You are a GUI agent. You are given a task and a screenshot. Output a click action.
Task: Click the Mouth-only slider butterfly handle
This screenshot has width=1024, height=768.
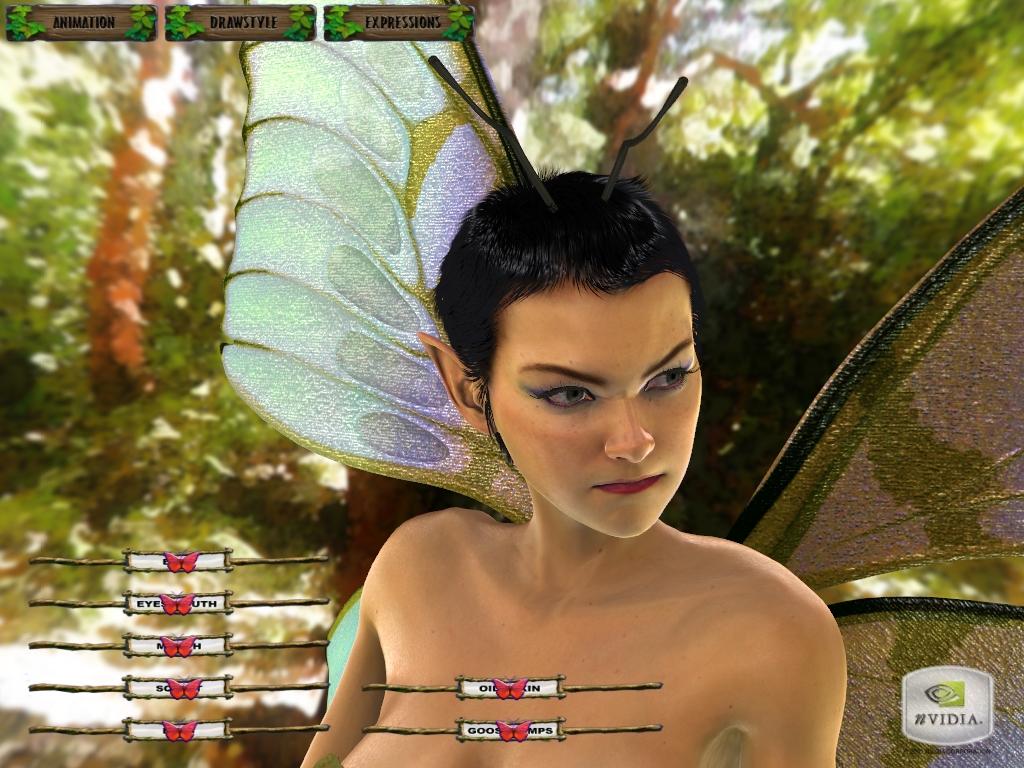click(178, 646)
